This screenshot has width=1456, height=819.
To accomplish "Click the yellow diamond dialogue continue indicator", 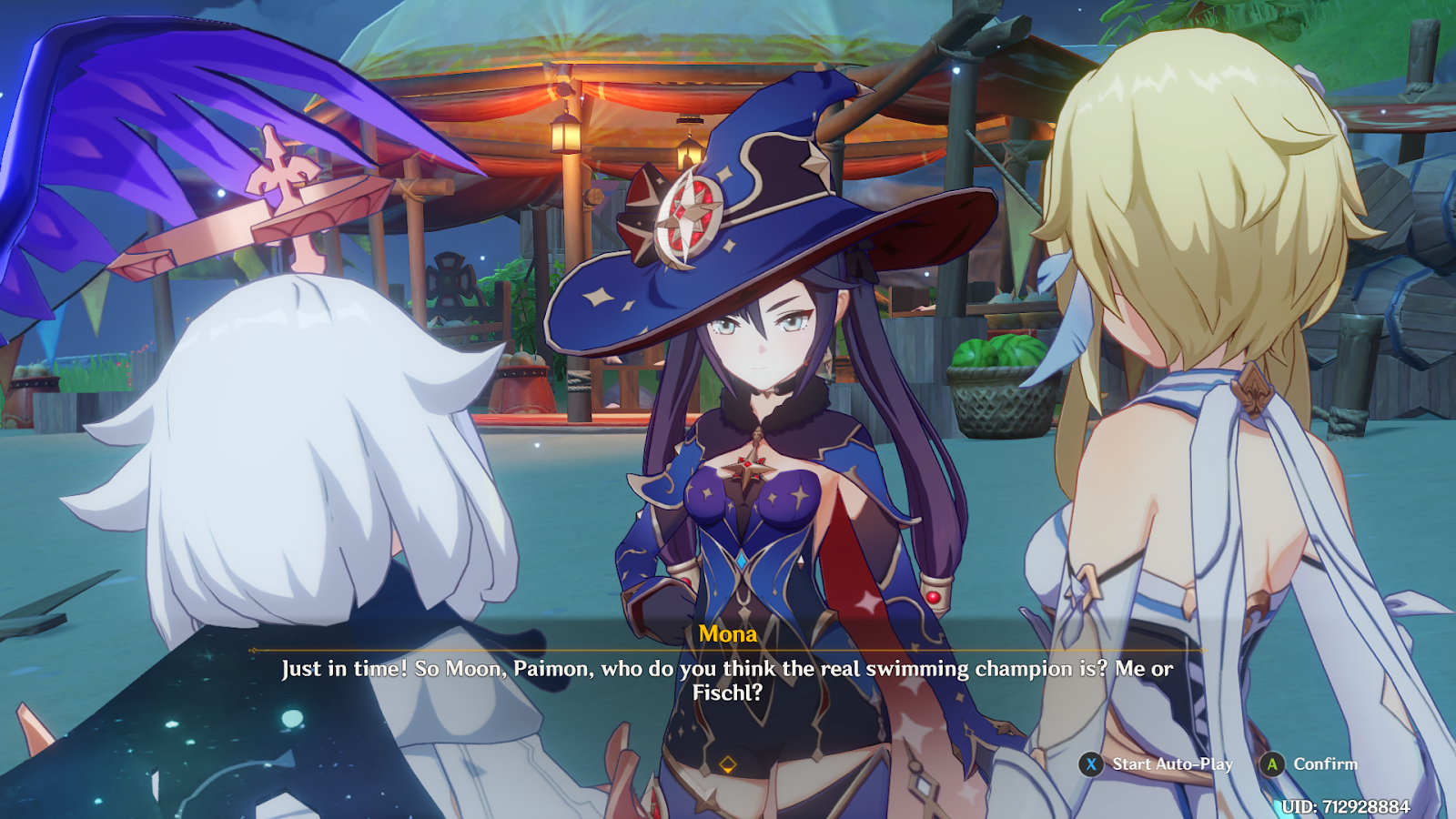I will pos(727,764).
